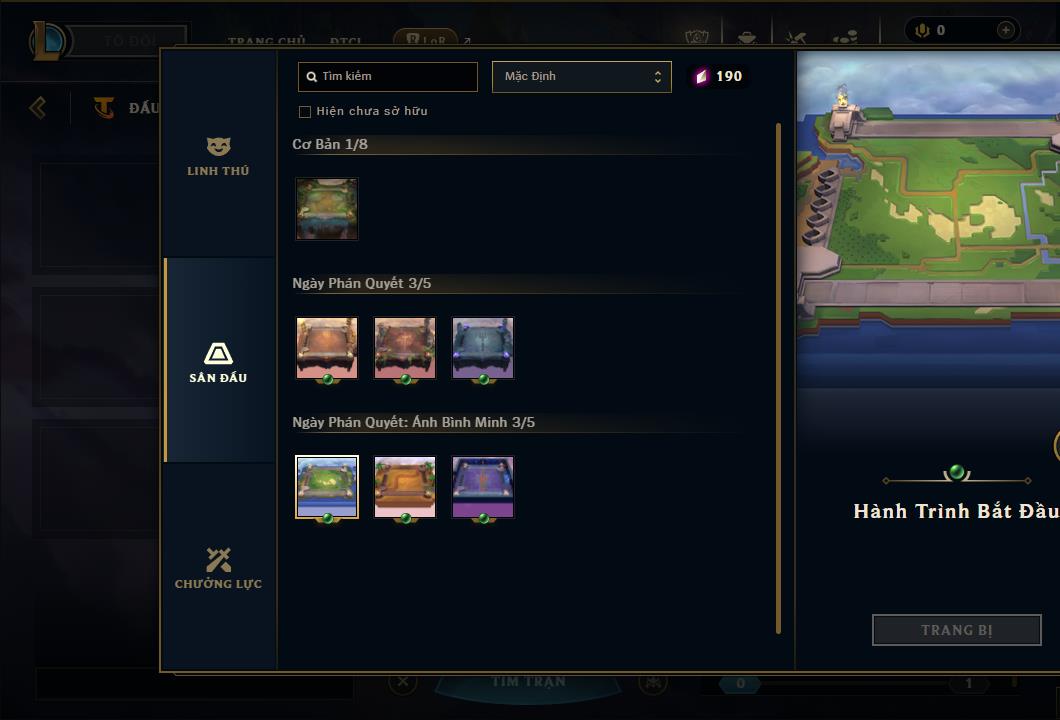Click the League of Legends logo
Viewport: 1060px width, 720px height.
pos(48,41)
